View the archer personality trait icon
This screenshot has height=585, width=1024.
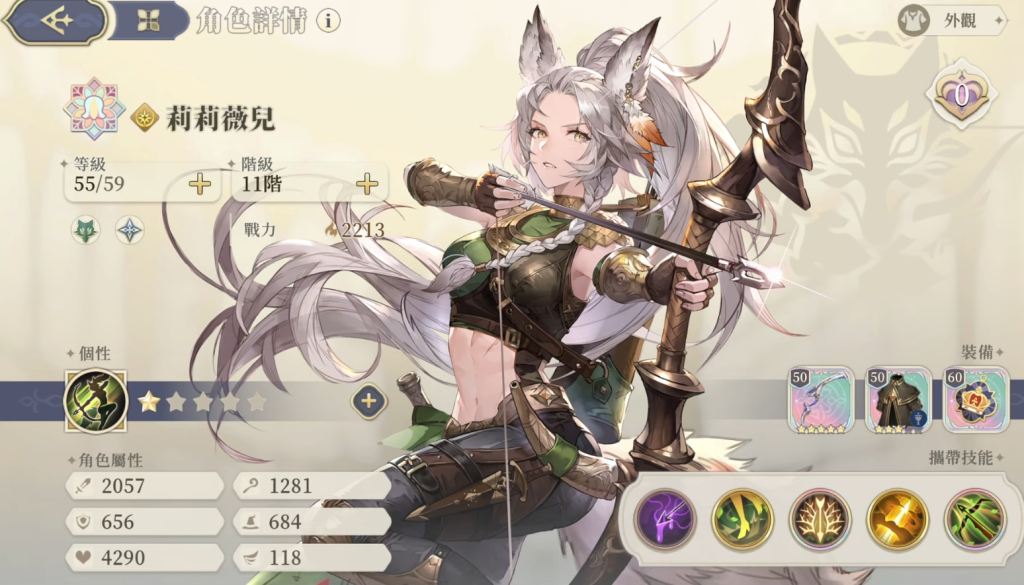pyautogui.click(x=95, y=401)
